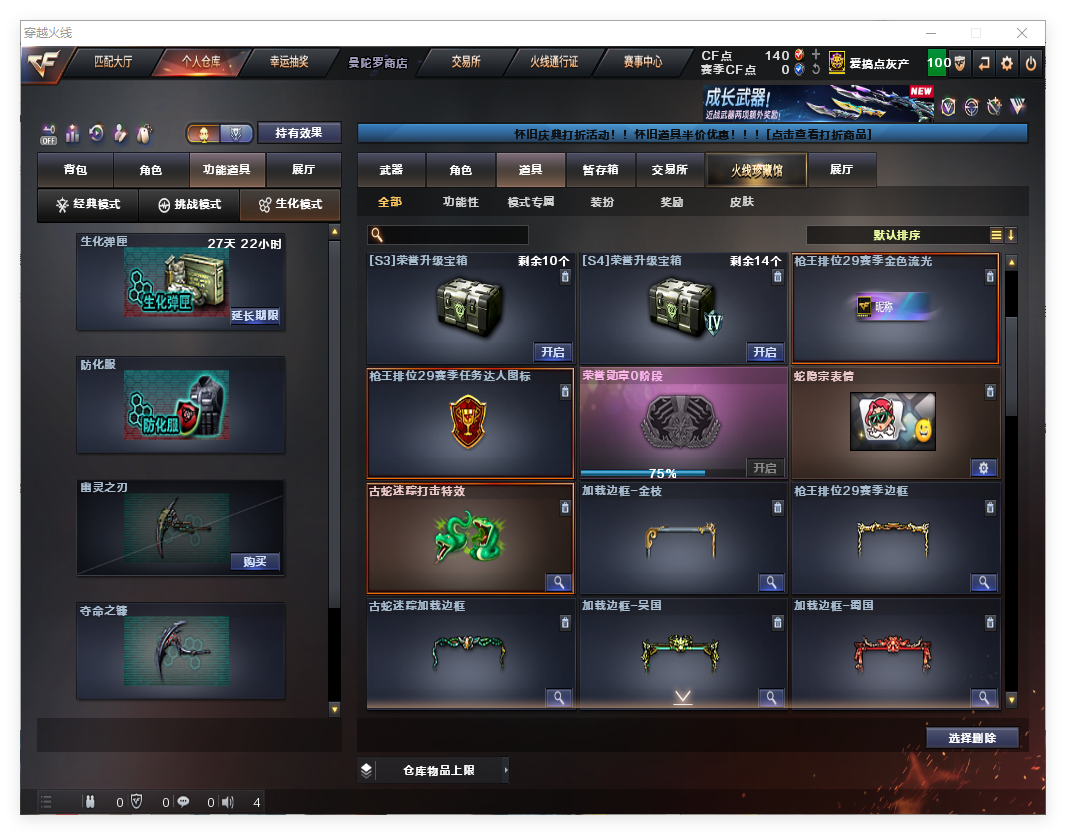The width and height of the screenshot is (1066, 835).
Task: Open the 火线珍藏馆 tab
Action: 756,170
